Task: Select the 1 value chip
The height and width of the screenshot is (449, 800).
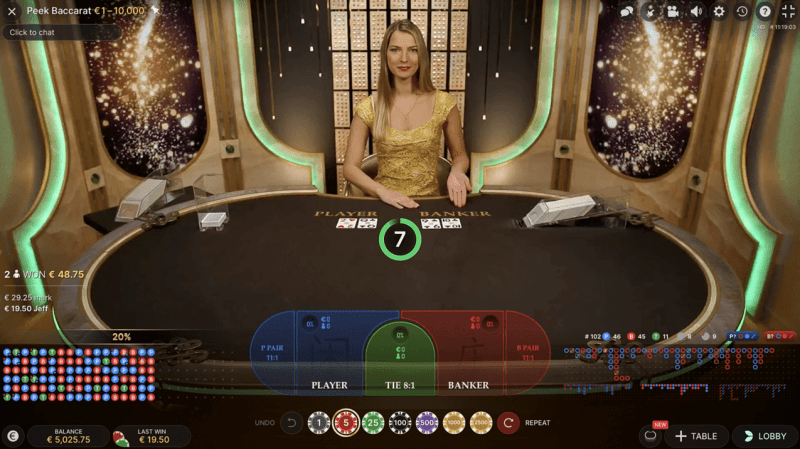Action: coord(318,423)
